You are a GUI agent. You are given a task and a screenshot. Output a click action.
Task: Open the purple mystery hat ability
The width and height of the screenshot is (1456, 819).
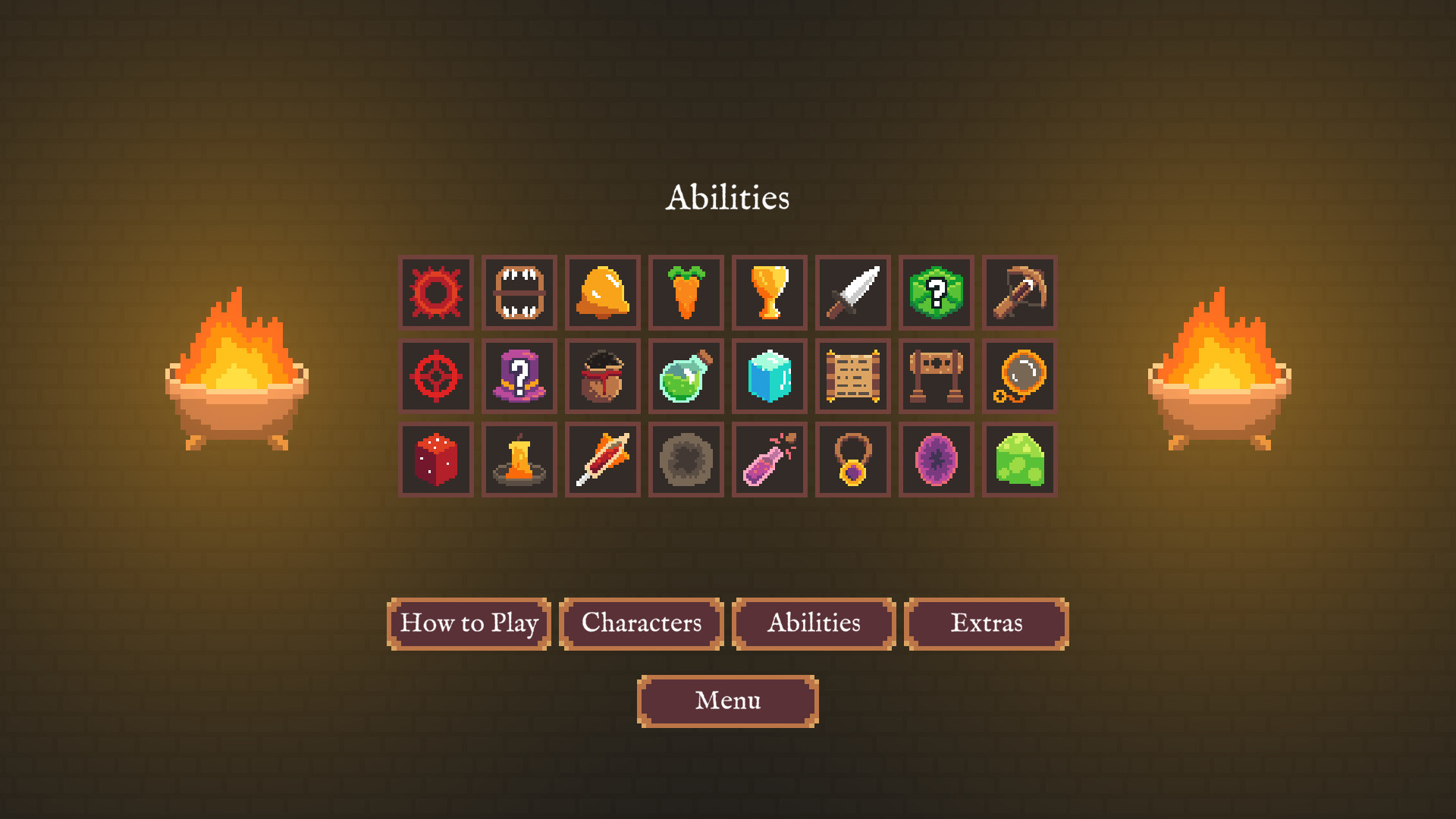tap(519, 376)
